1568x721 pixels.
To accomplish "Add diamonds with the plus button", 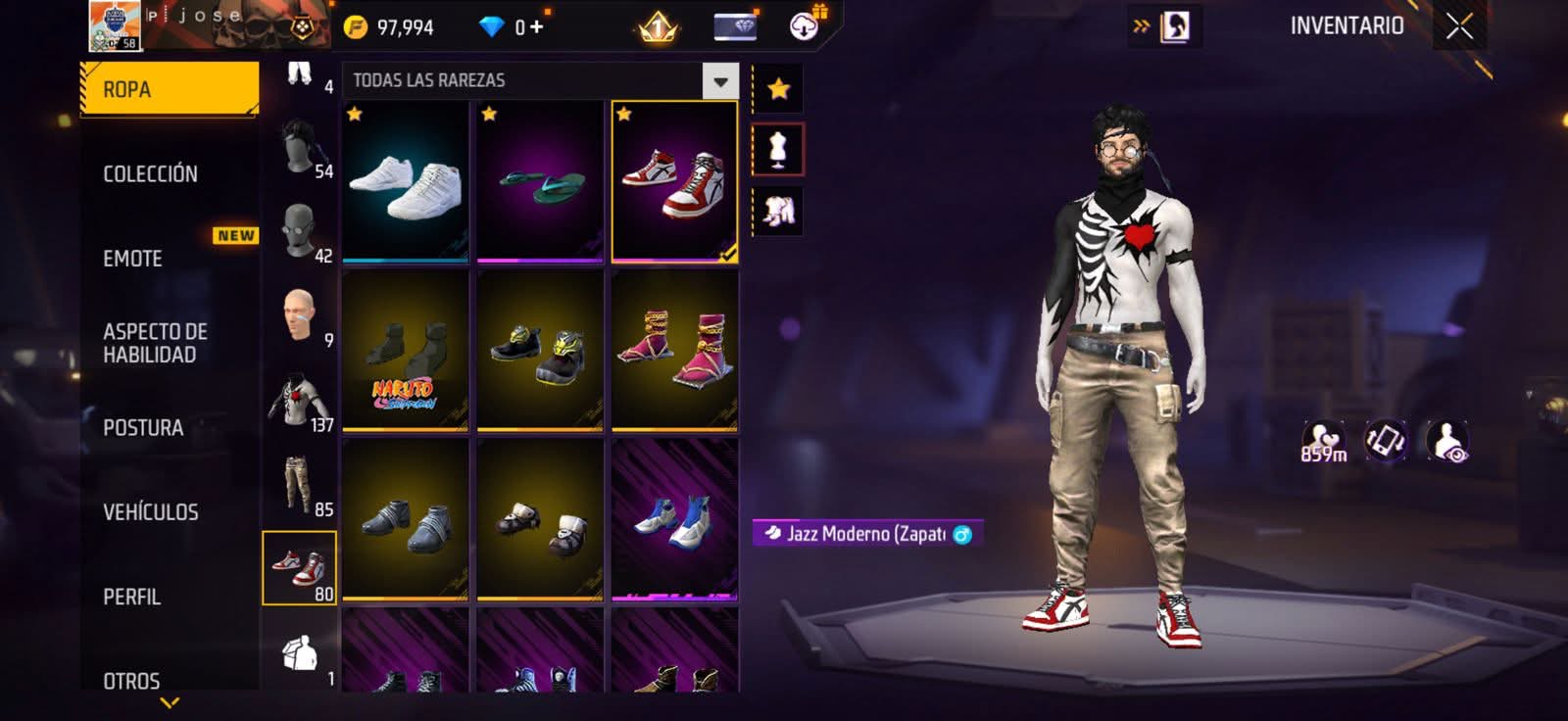I will point(536,27).
